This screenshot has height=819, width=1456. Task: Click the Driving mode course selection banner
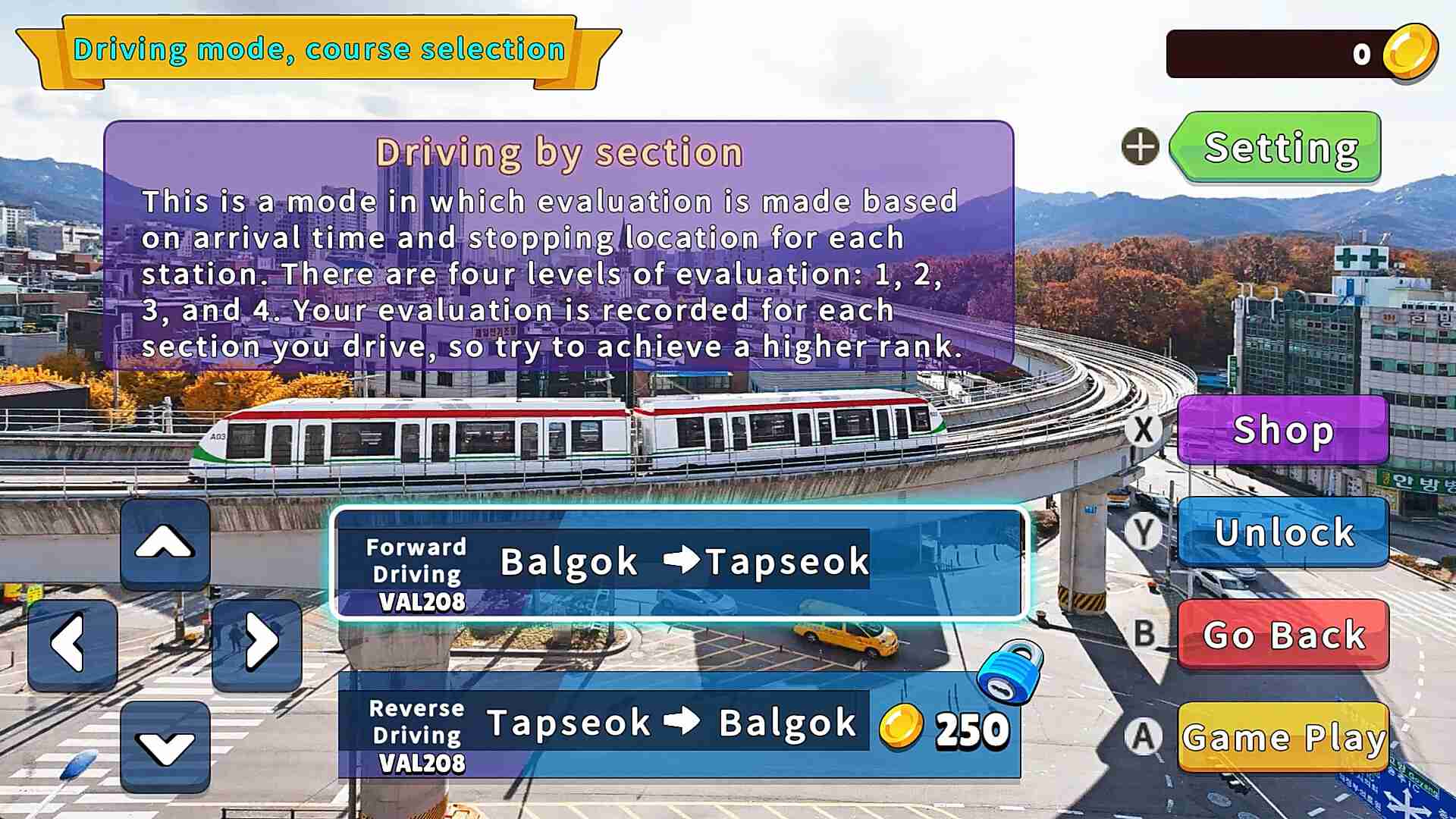pyautogui.click(x=318, y=49)
